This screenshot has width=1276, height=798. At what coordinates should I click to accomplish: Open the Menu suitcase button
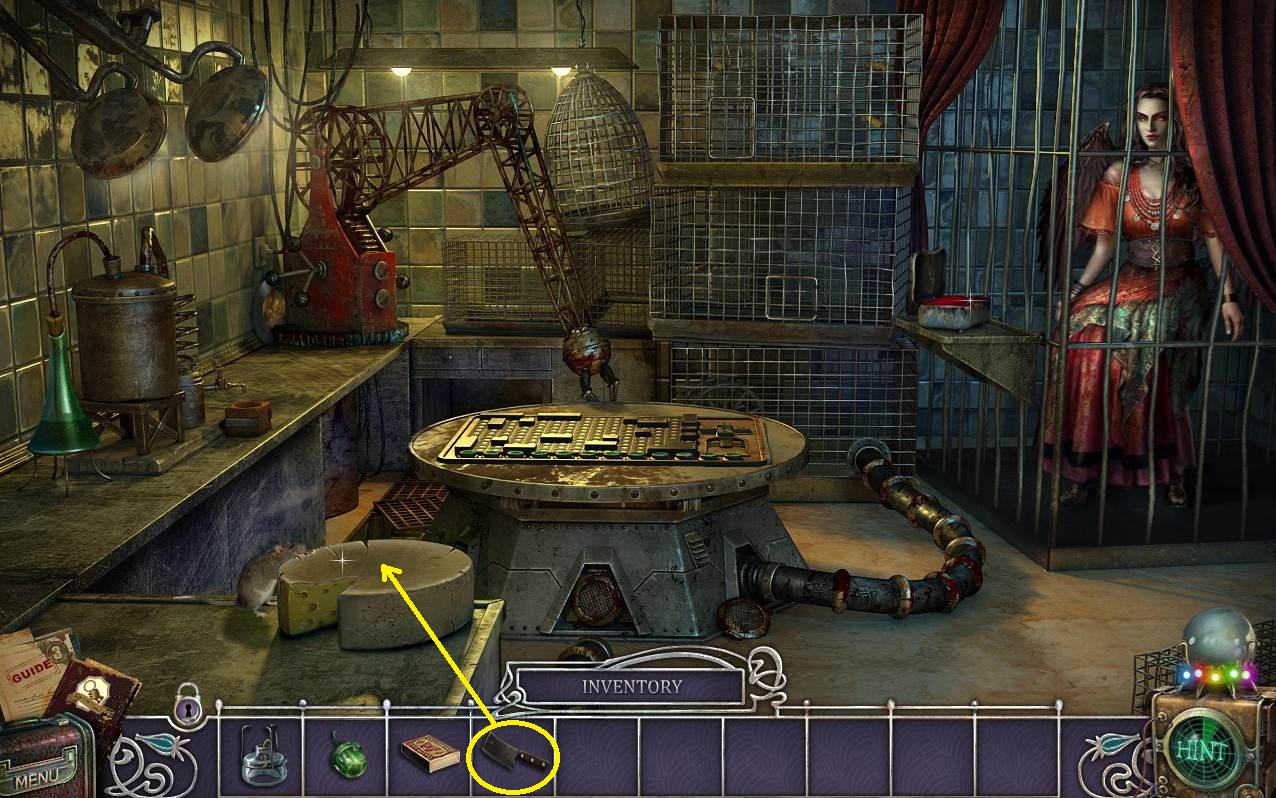point(40,768)
